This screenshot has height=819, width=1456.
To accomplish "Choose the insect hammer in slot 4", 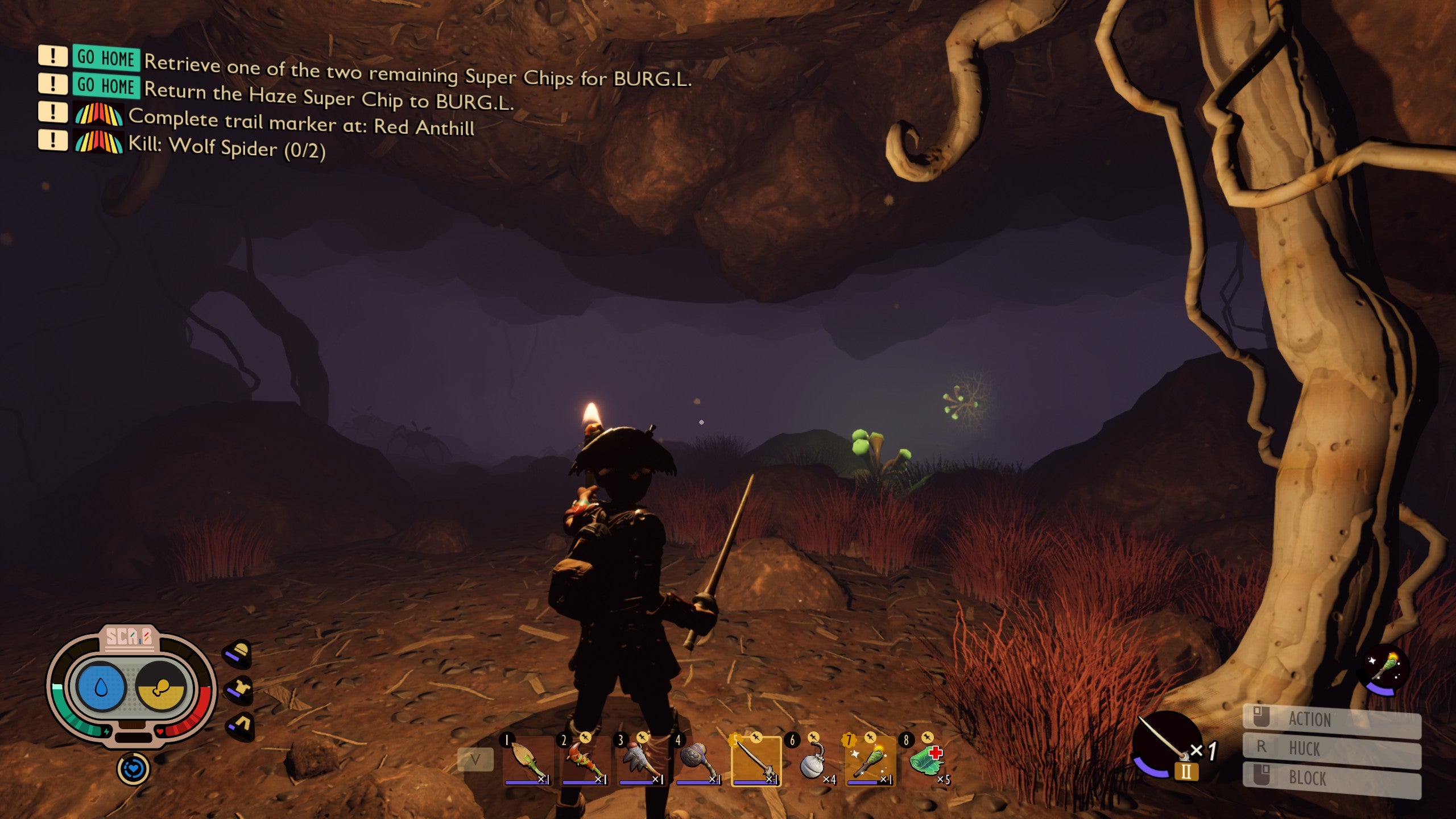I will [x=698, y=761].
